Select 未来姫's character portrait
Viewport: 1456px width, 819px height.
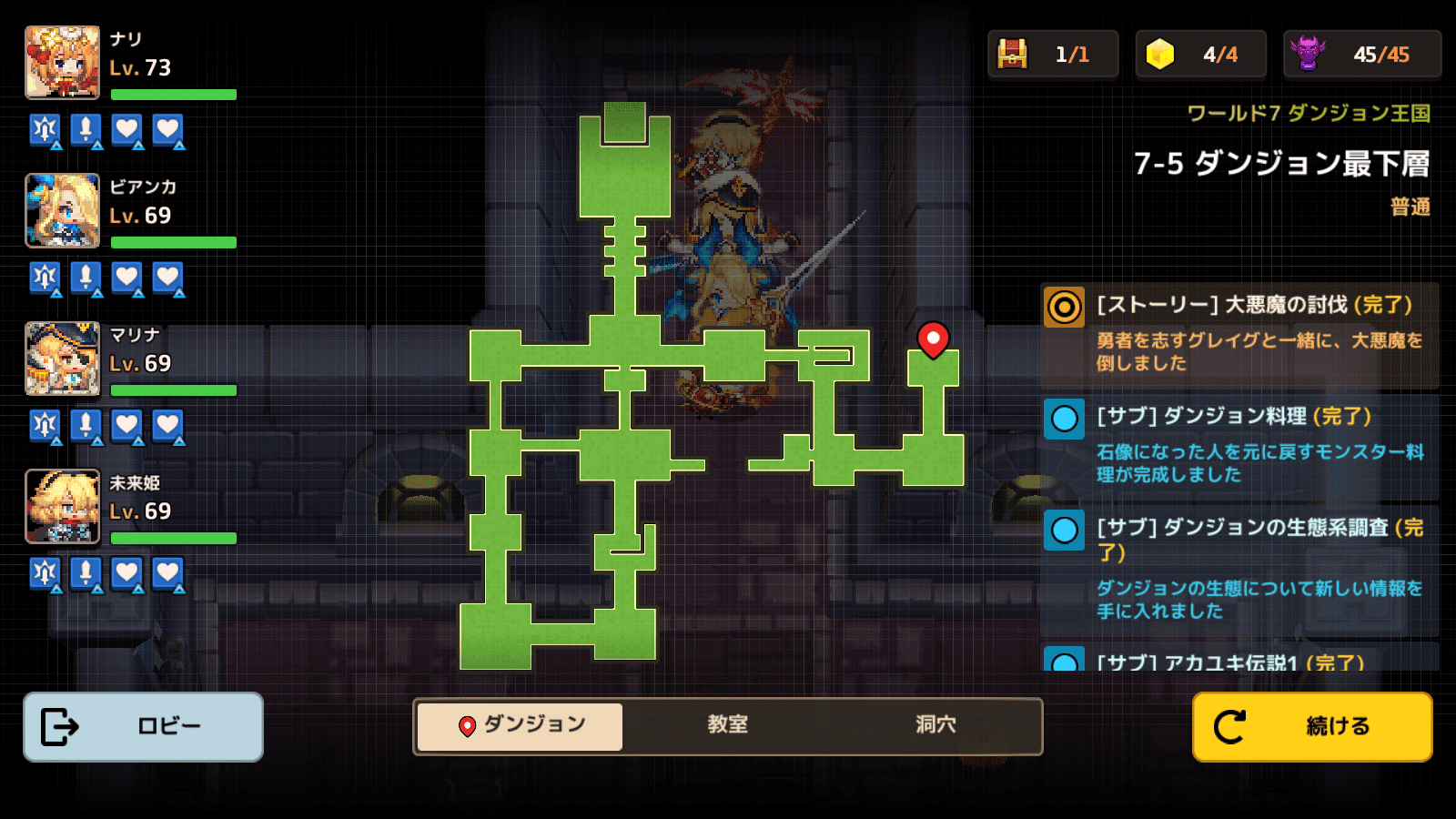63,506
